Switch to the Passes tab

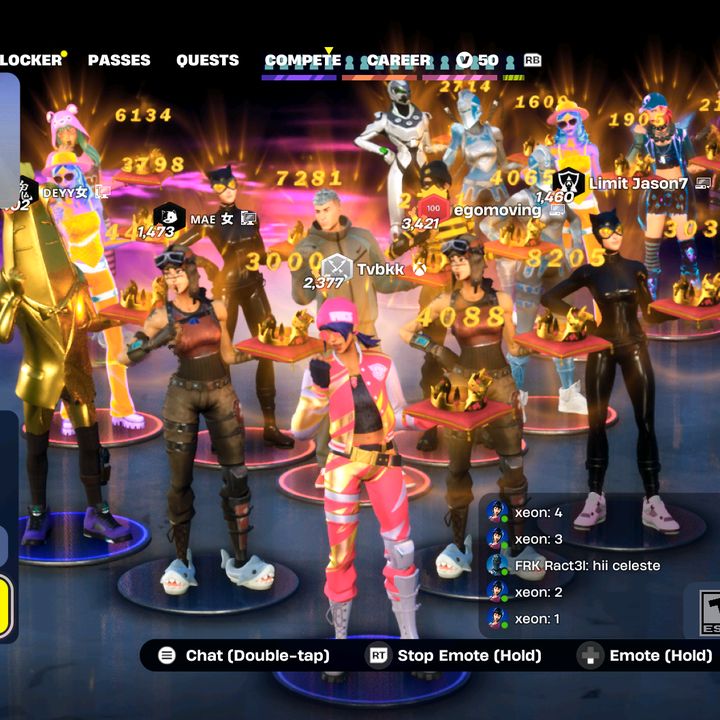[119, 60]
